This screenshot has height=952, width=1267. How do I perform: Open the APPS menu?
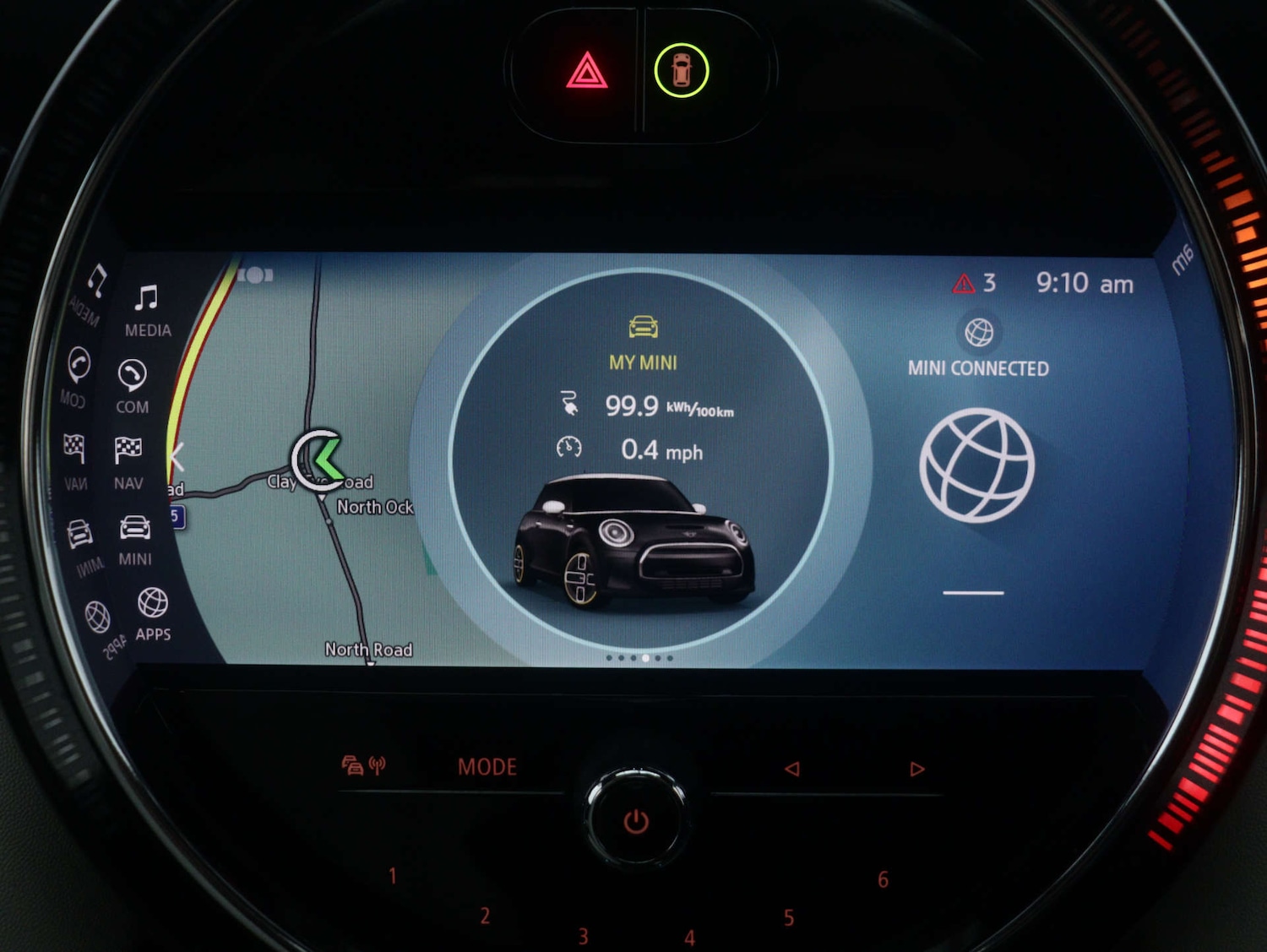pos(153,614)
